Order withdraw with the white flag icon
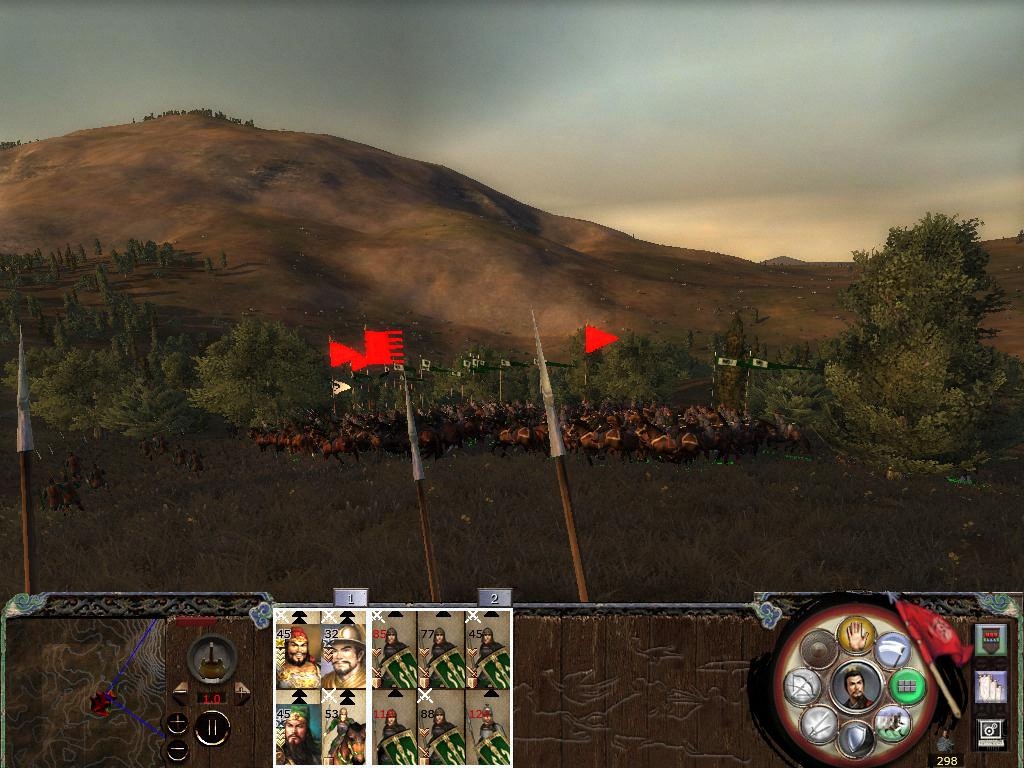Screen dimensions: 1024x768 [892, 652]
